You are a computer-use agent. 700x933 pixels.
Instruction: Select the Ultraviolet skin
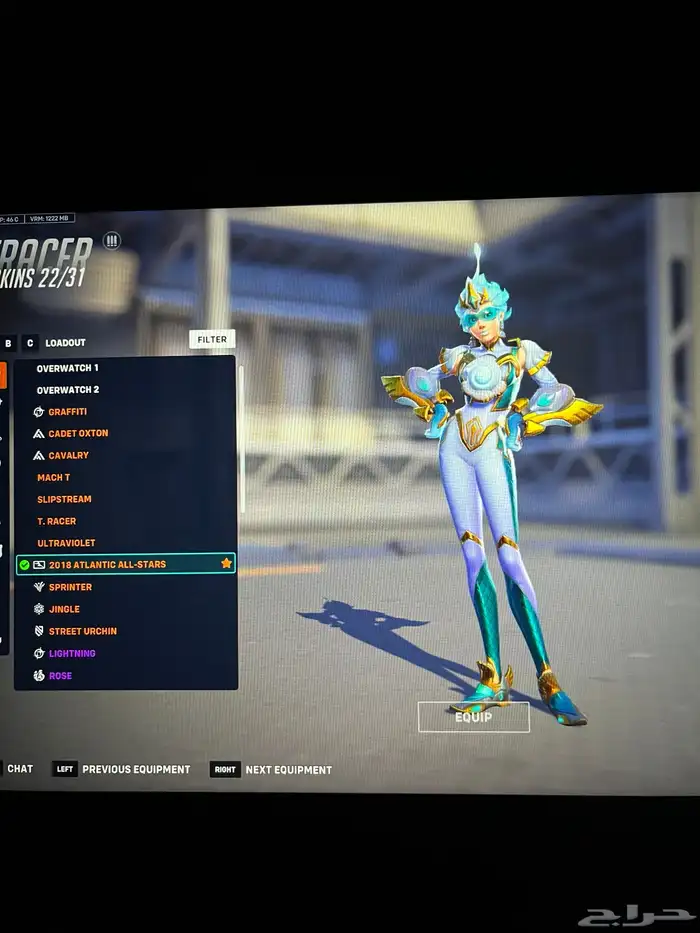pyautogui.click(x=67, y=543)
